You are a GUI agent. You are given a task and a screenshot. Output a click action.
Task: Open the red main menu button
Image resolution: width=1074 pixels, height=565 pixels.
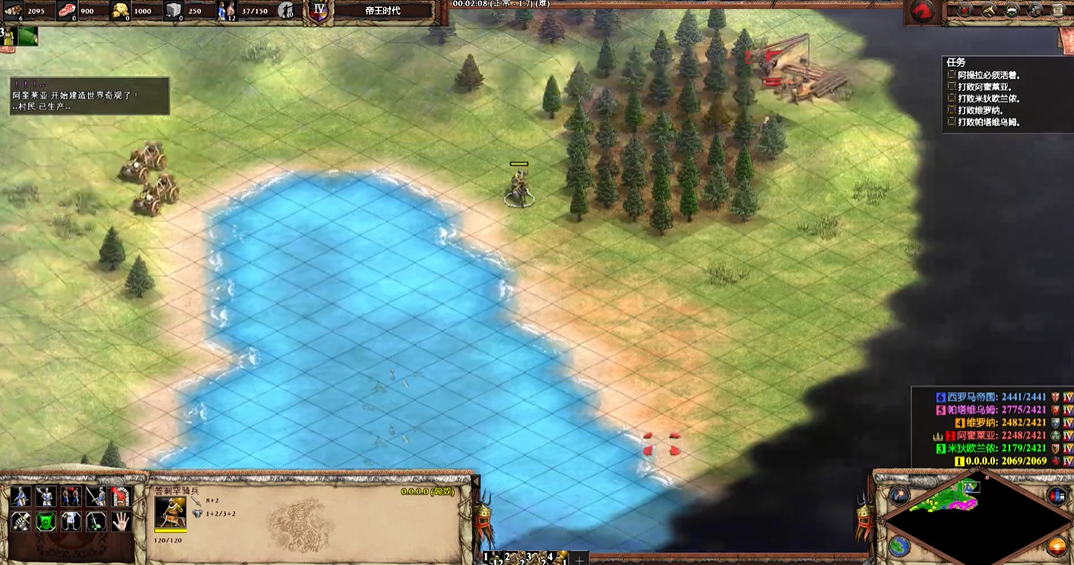click(x=921, y=11)
